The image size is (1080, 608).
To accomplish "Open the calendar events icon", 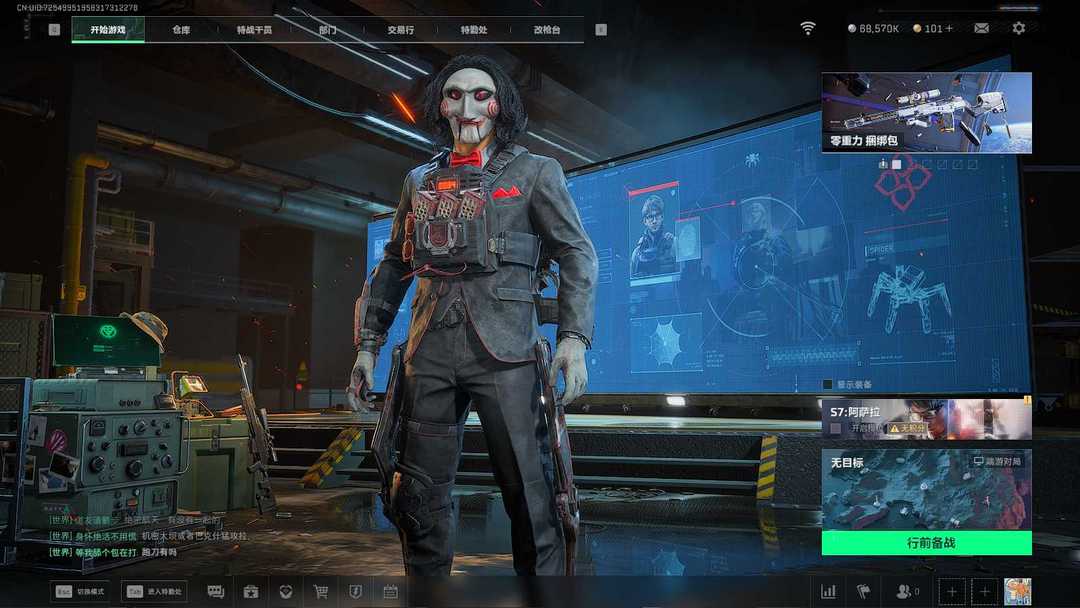I will click(390, 591).
